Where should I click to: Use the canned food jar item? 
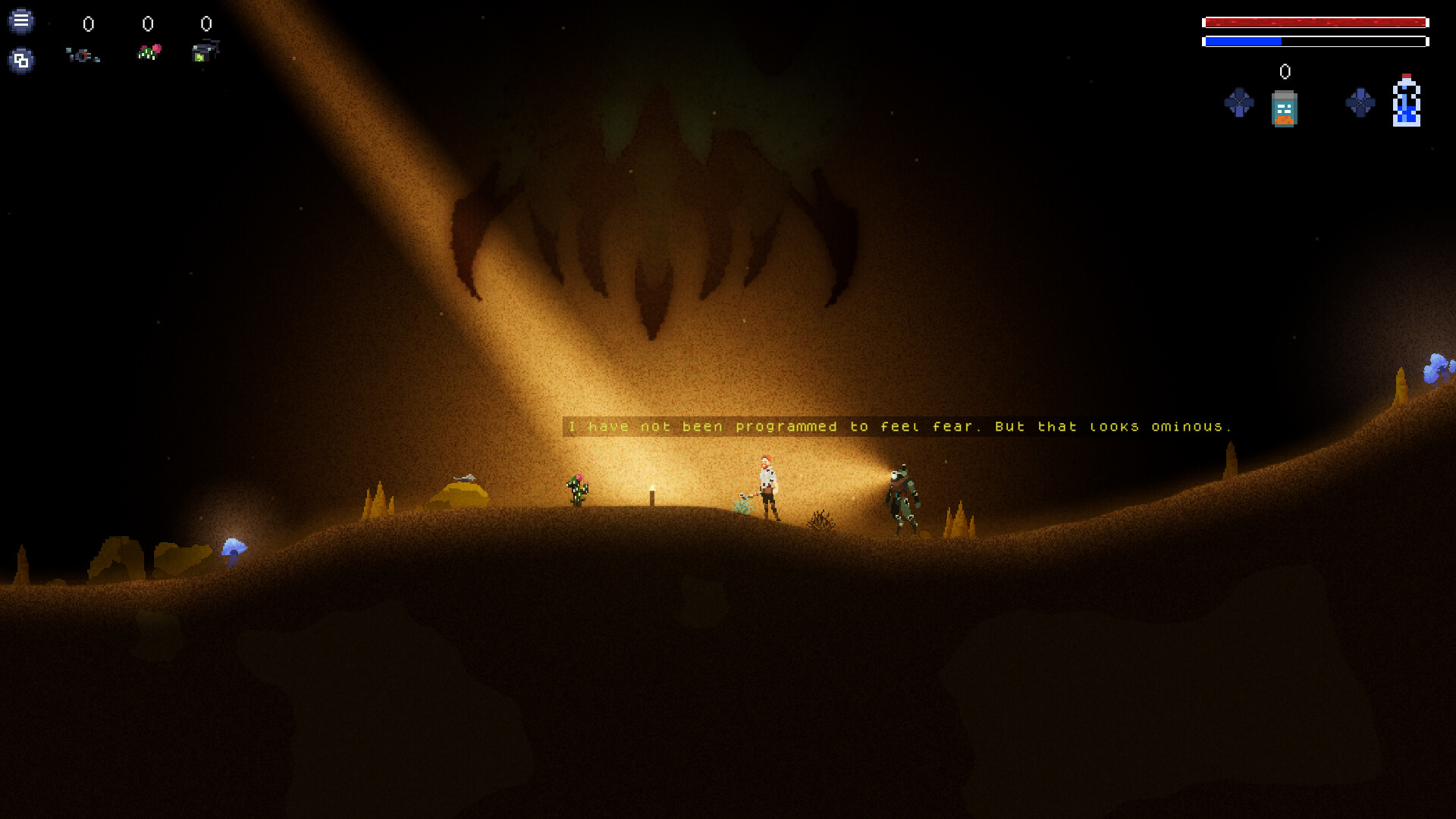click(1284, 108)
